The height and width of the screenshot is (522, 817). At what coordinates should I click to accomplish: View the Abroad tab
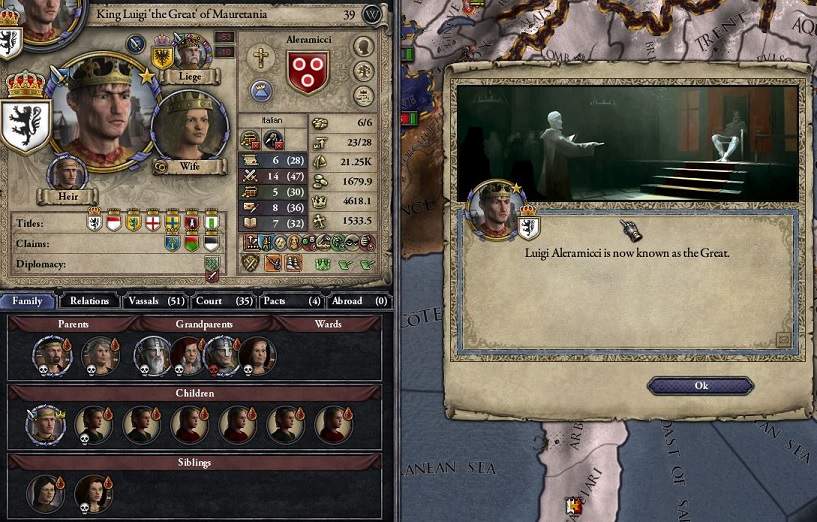coord(358,300)
